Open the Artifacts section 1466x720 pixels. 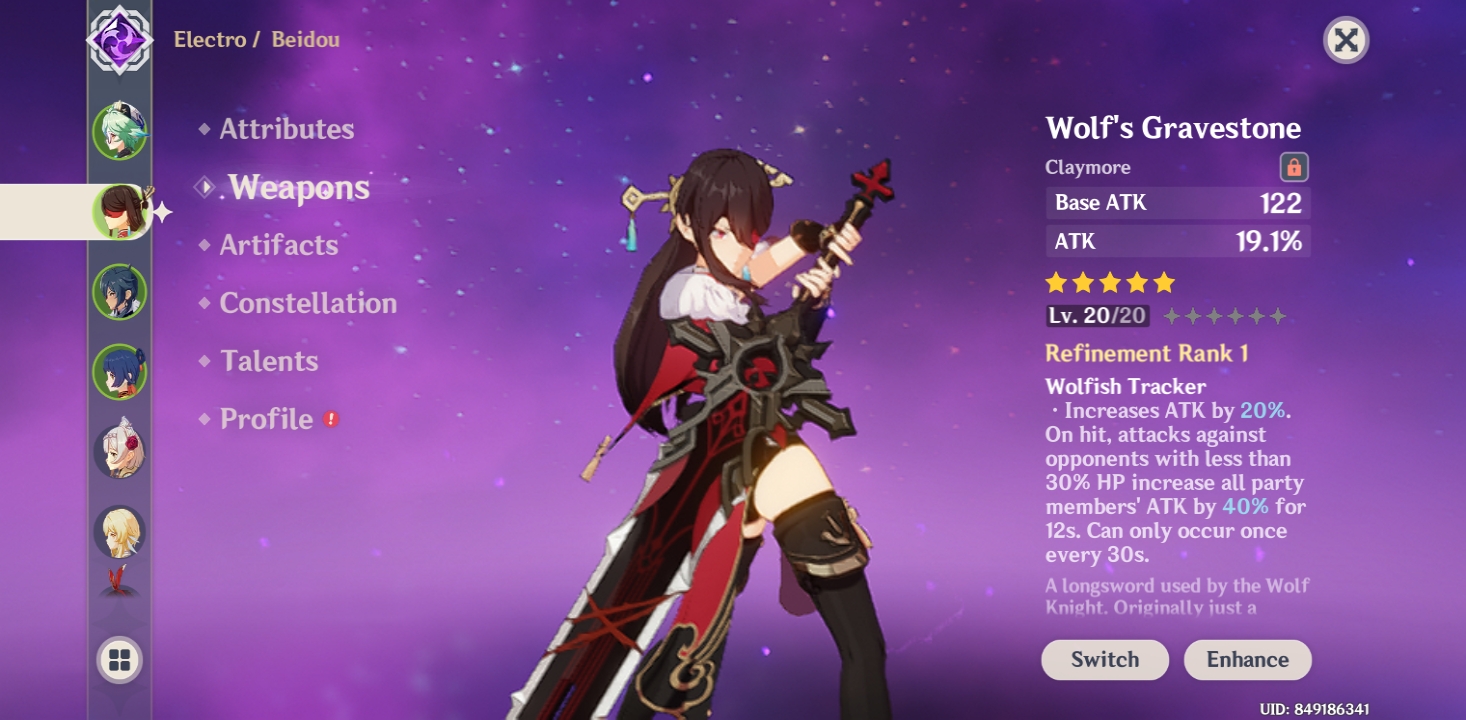click(x=277, y=245)
